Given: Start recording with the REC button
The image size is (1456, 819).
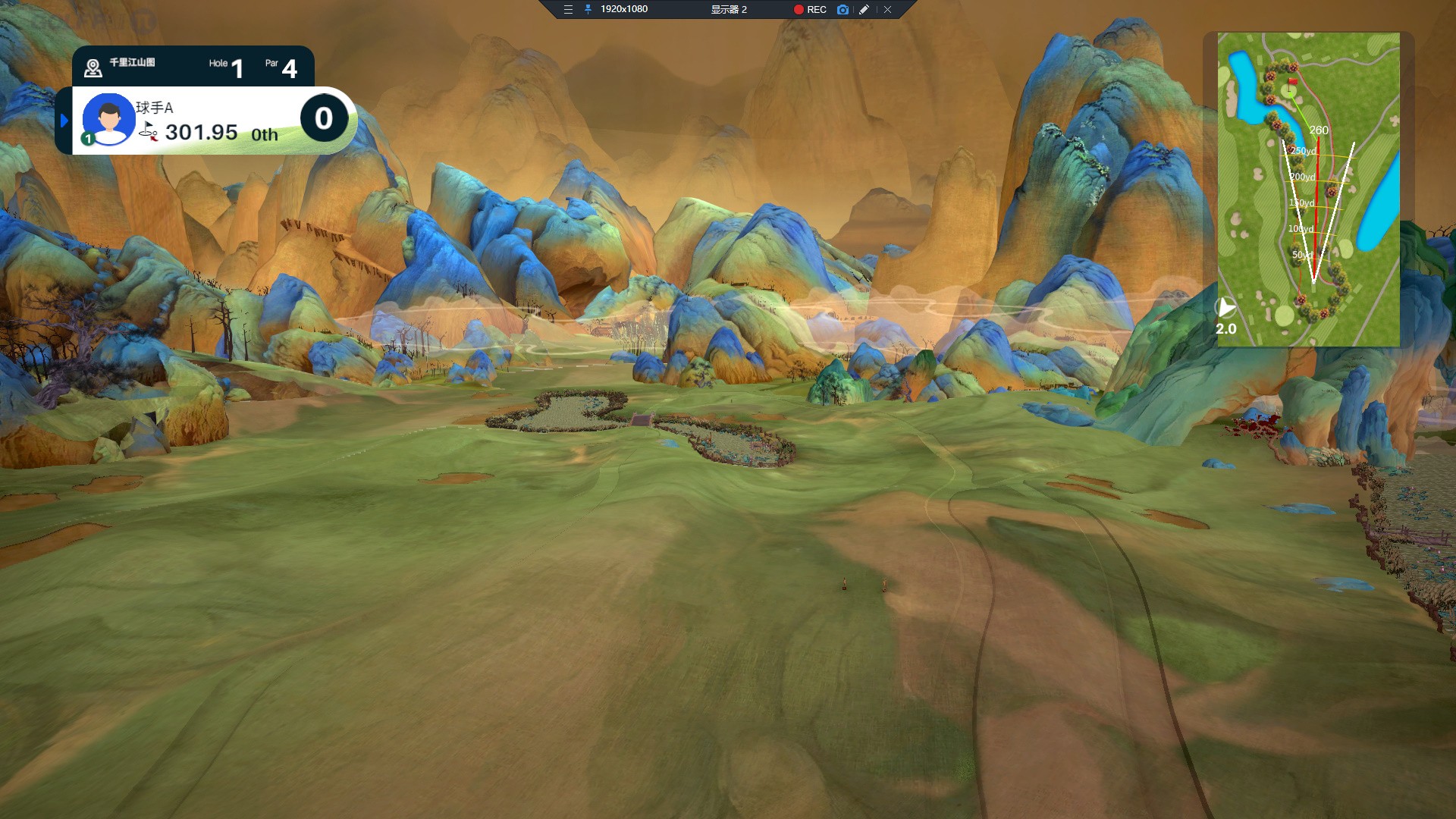Looking at the screenshot, I should click(809, 10).
